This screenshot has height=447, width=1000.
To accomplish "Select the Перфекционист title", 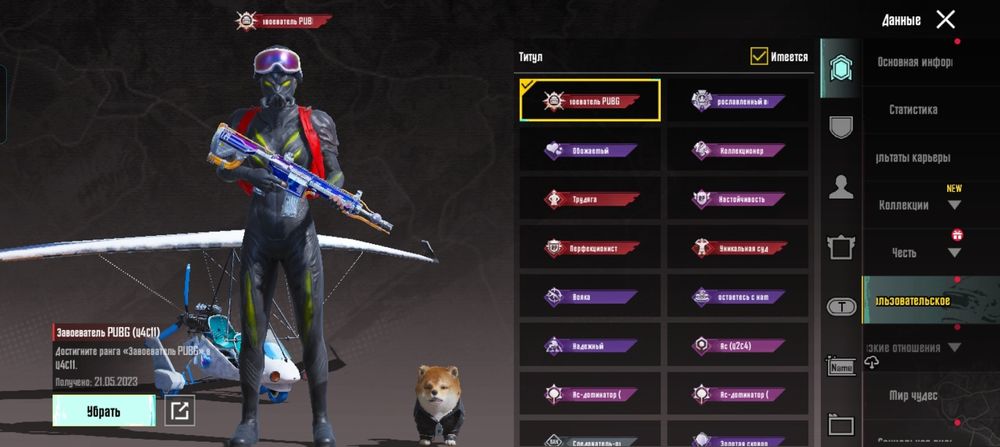I will tap(590, 247).
